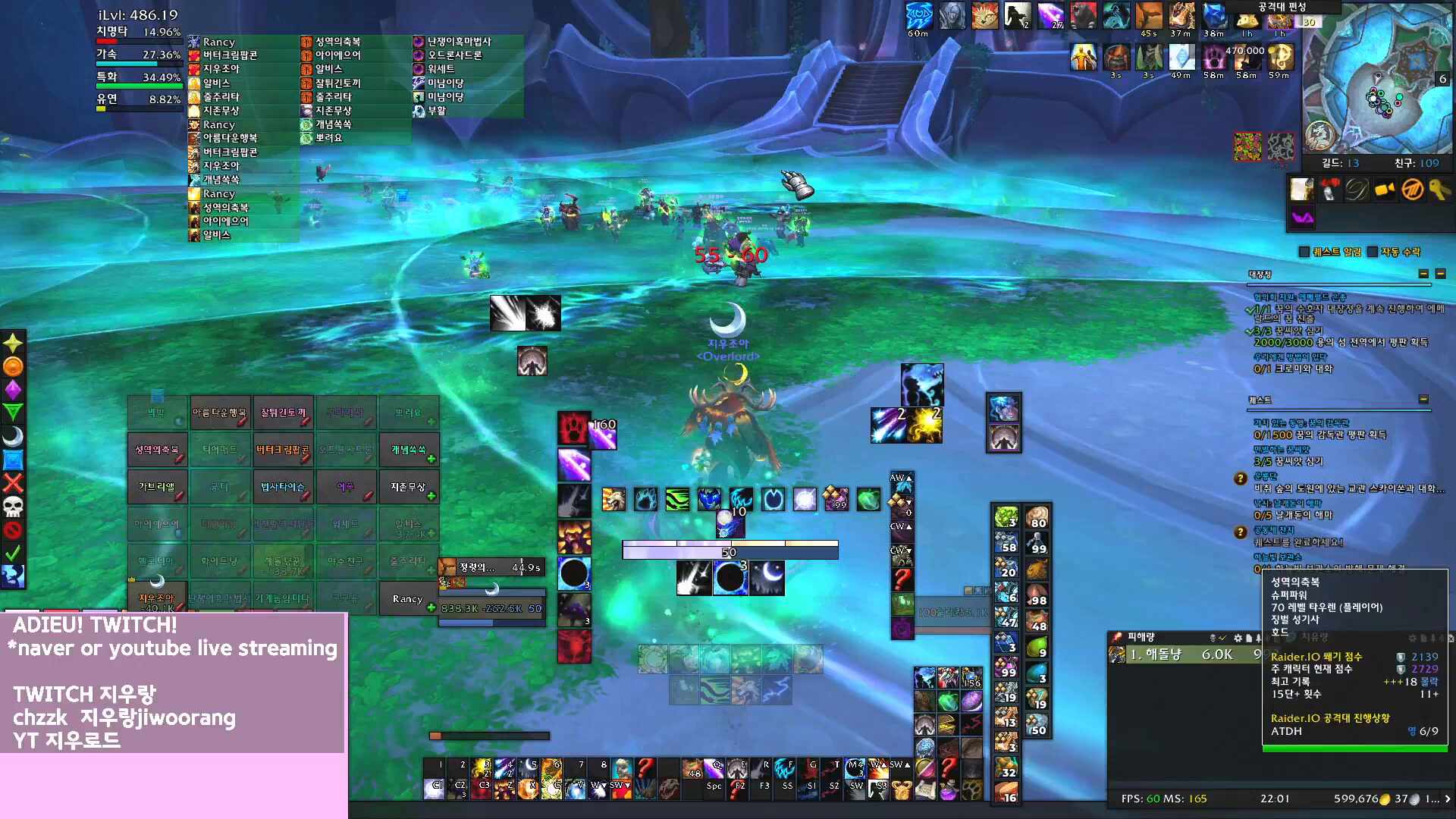Open the purple WeakAuras minimap button
The height and width of the screenshot is (819, 1456).
[x=1302, y=218]
